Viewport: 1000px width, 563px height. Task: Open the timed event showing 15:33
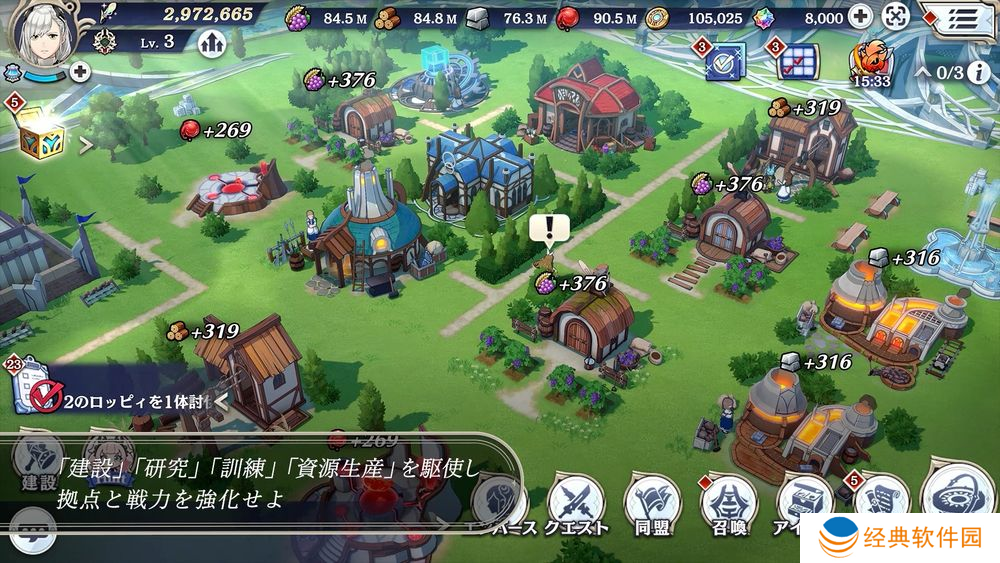(870, 62)
